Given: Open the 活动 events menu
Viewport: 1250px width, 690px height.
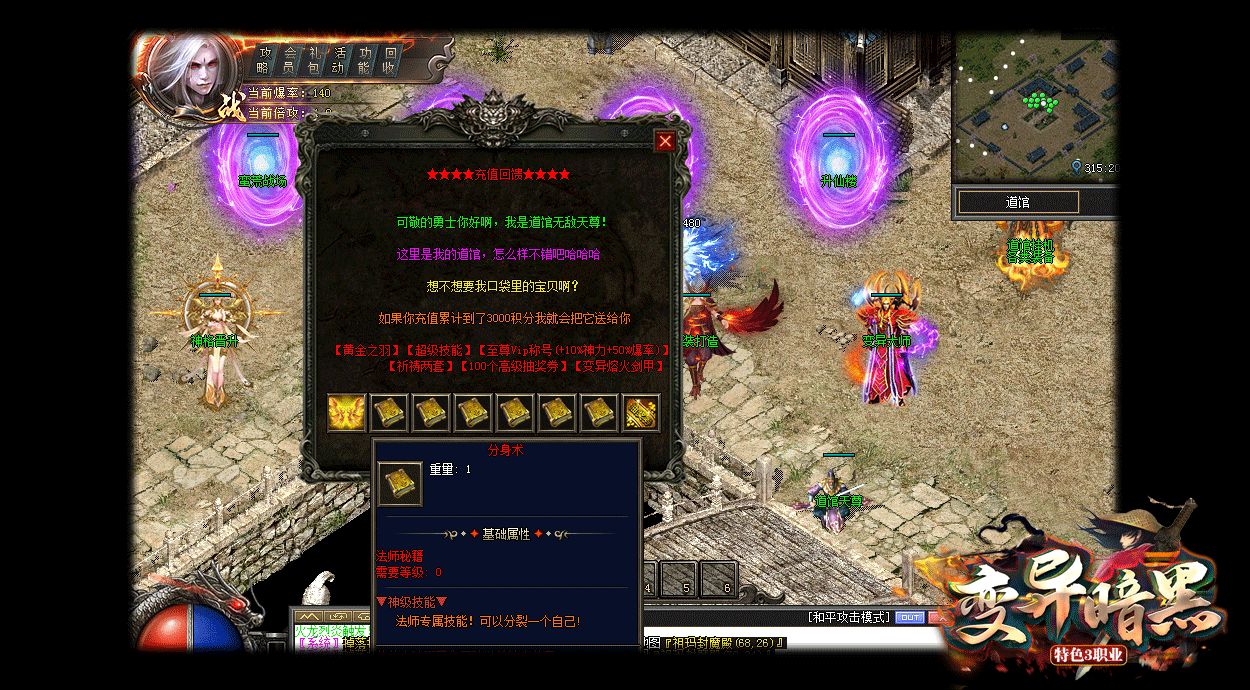Looking at the screenshot, I should [340, 60].
